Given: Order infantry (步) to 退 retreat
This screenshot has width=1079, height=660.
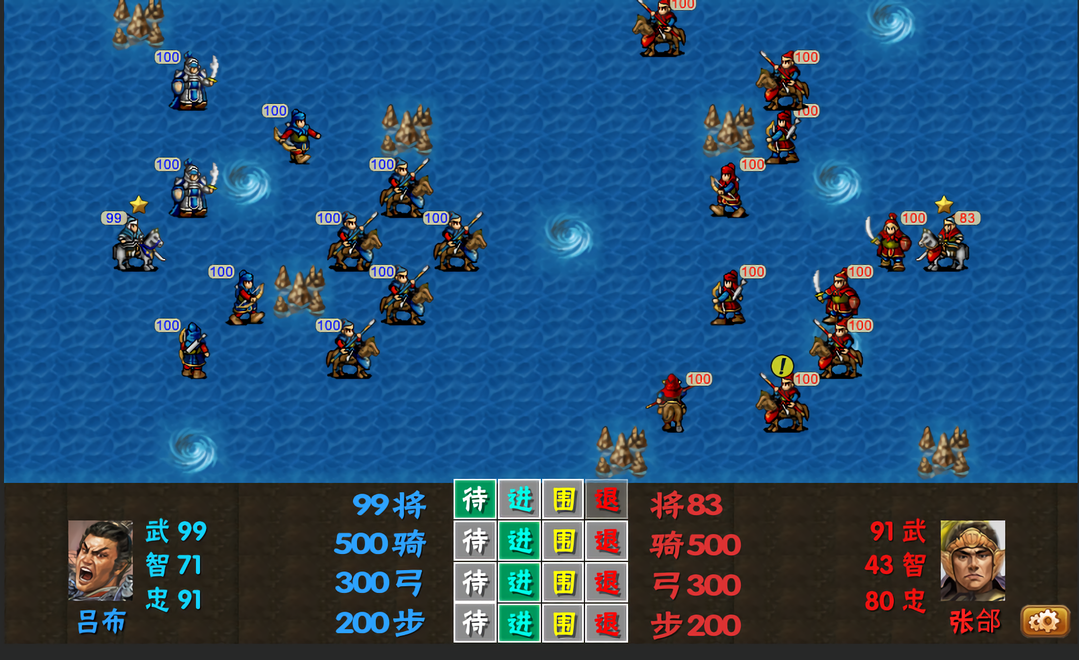Looking at the screenshot, I should [x=606, y=623].
